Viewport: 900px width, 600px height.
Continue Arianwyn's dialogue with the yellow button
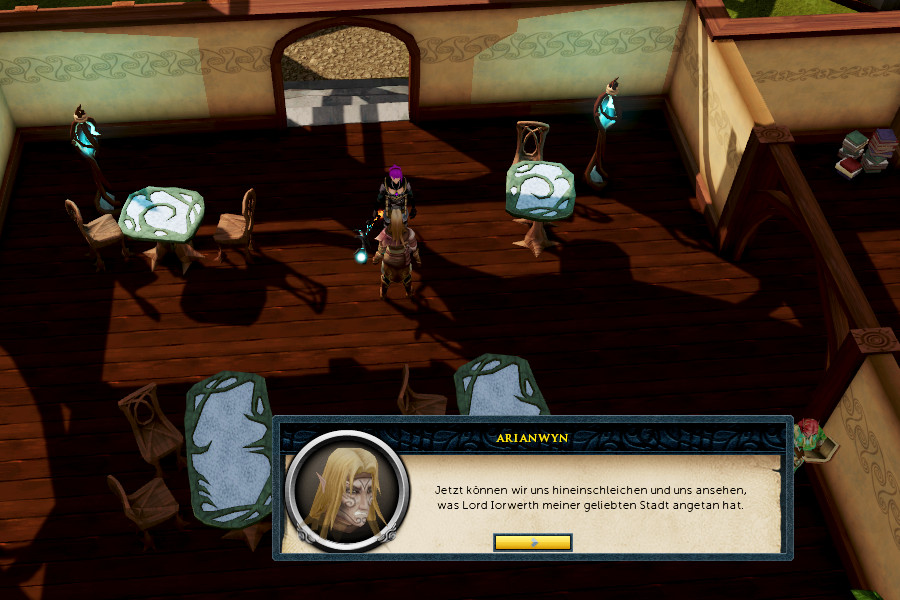[x=533, y=542]
